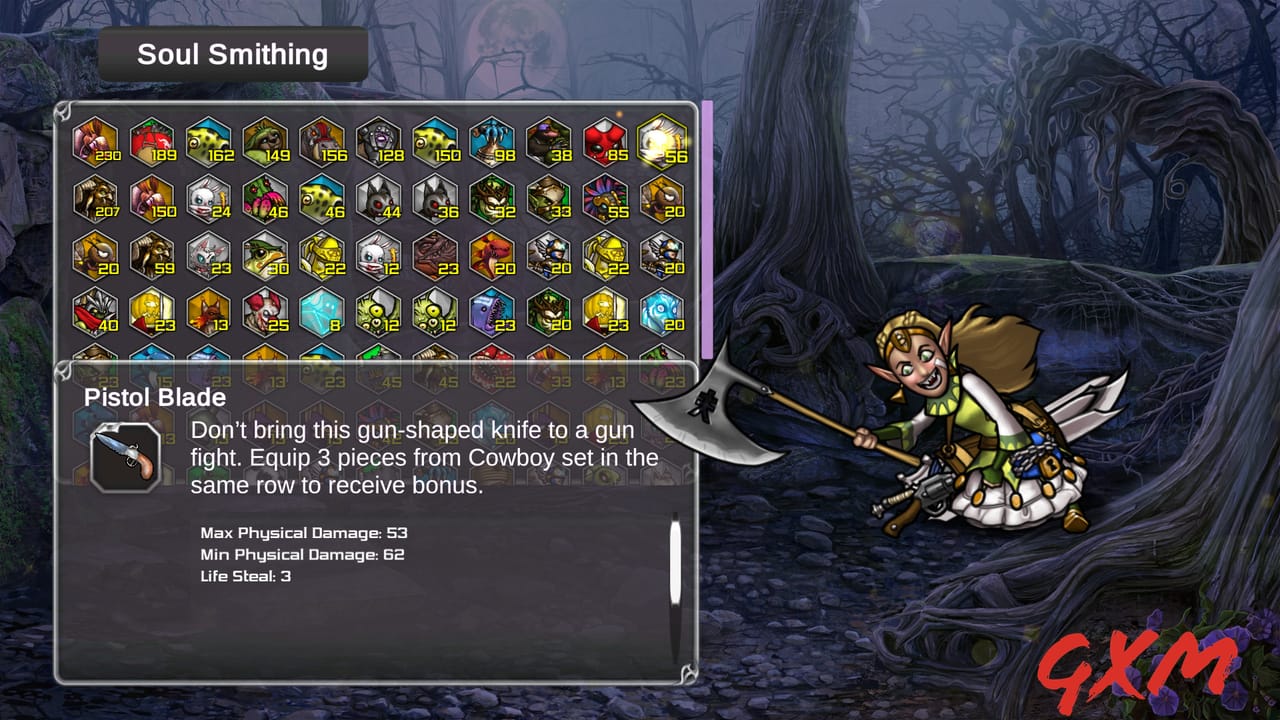Pick the red soul numbered 189
The width and height of the screenshot is (1280, 720).
click(x=152, y=142)
